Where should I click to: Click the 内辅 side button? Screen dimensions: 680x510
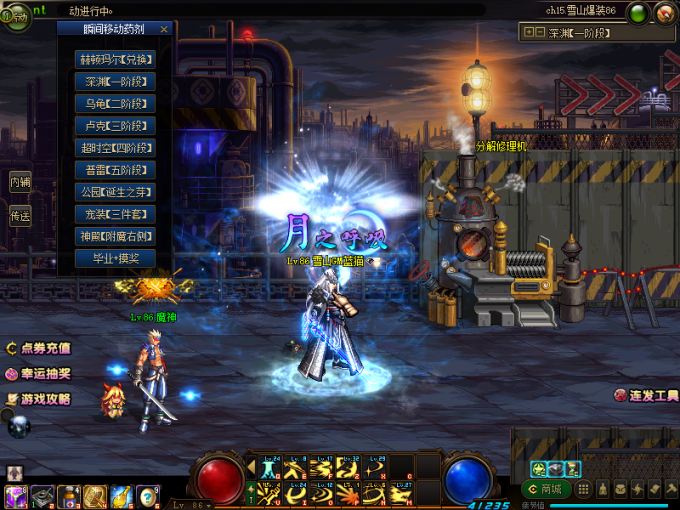click(20, 182)
